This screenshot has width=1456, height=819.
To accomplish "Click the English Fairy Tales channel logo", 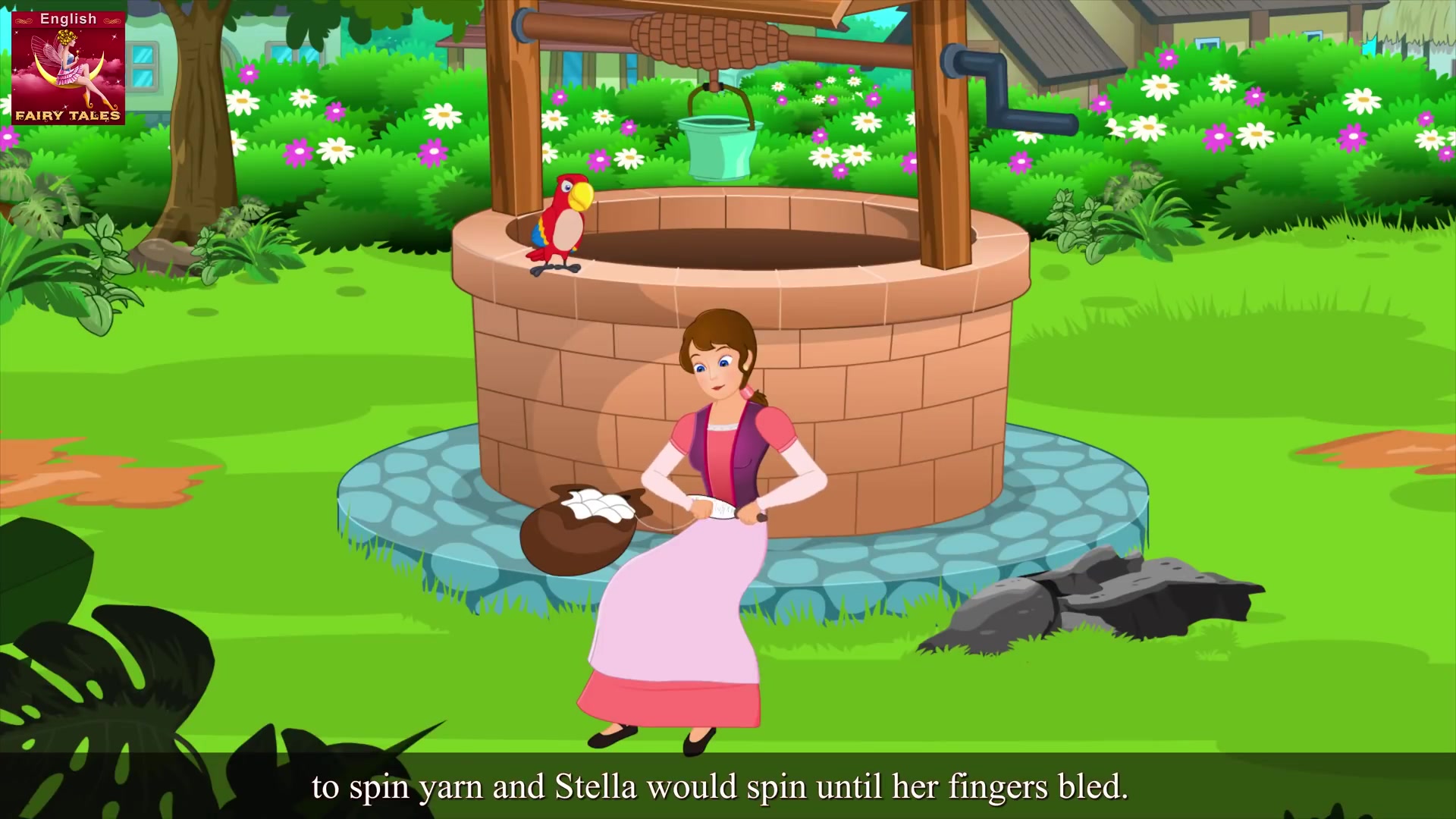I will click(x=68, y=67).
